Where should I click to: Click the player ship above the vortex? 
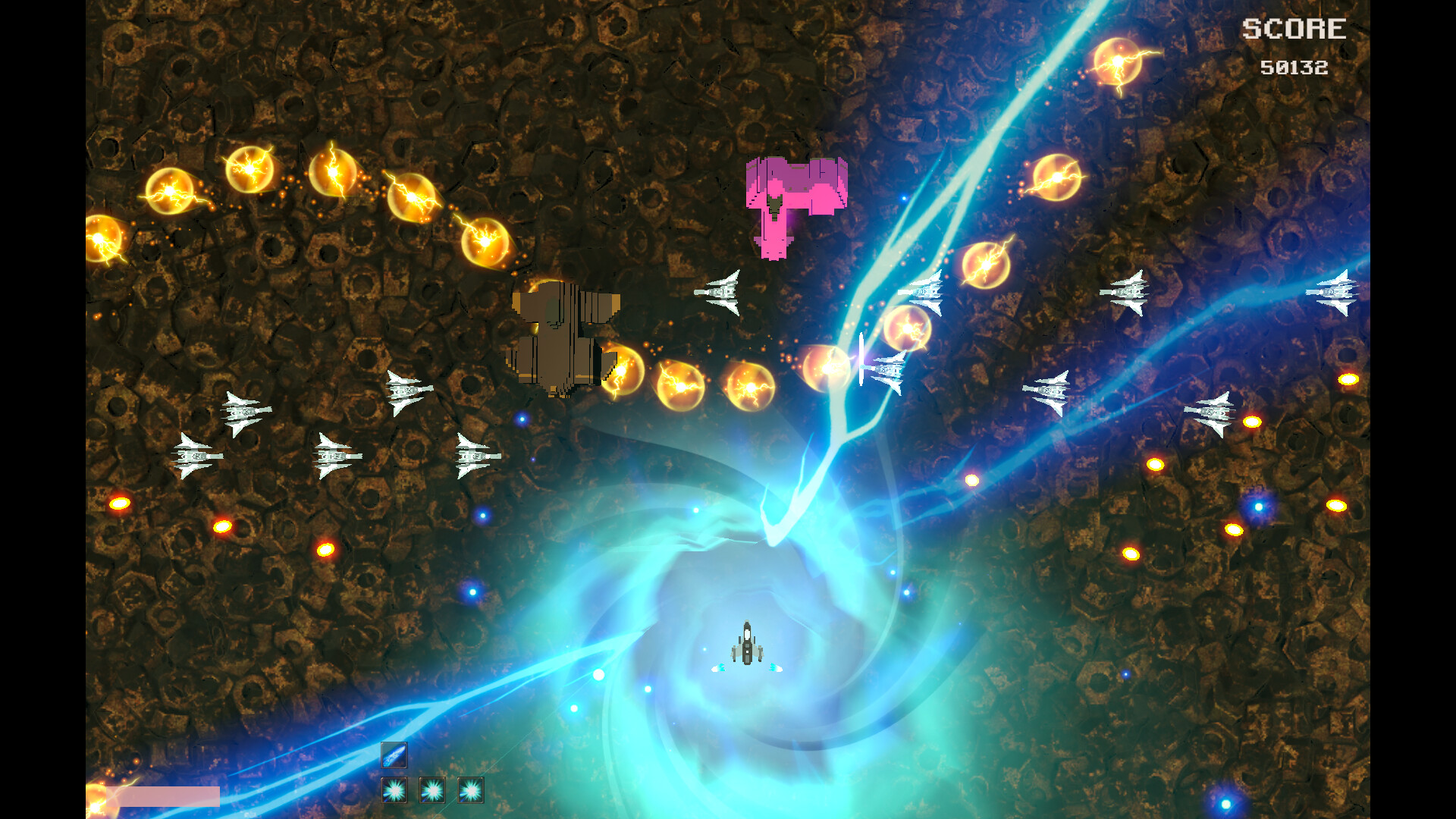click(x=748, y=643)
